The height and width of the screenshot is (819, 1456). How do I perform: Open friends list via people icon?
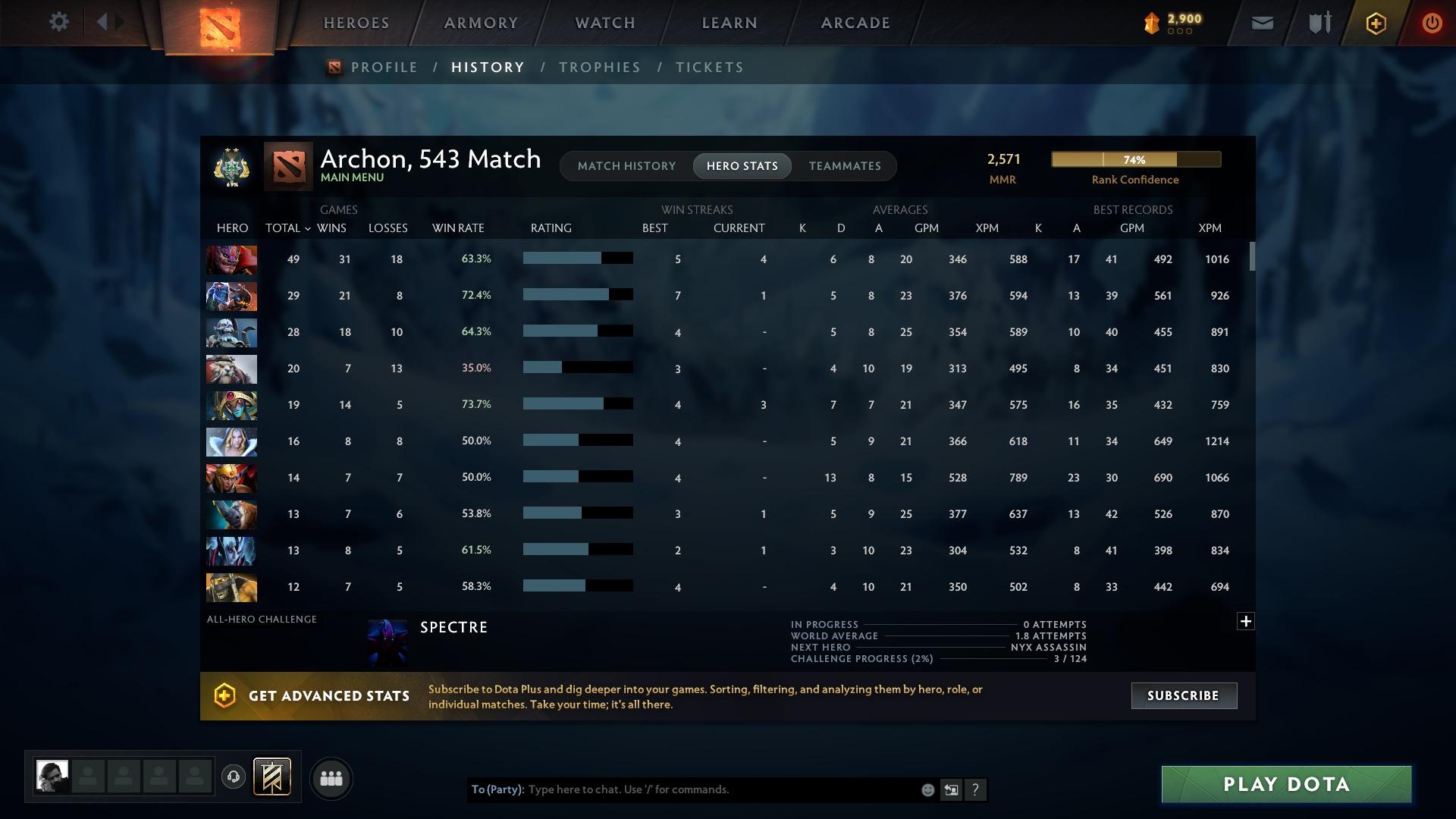(331, 778)
